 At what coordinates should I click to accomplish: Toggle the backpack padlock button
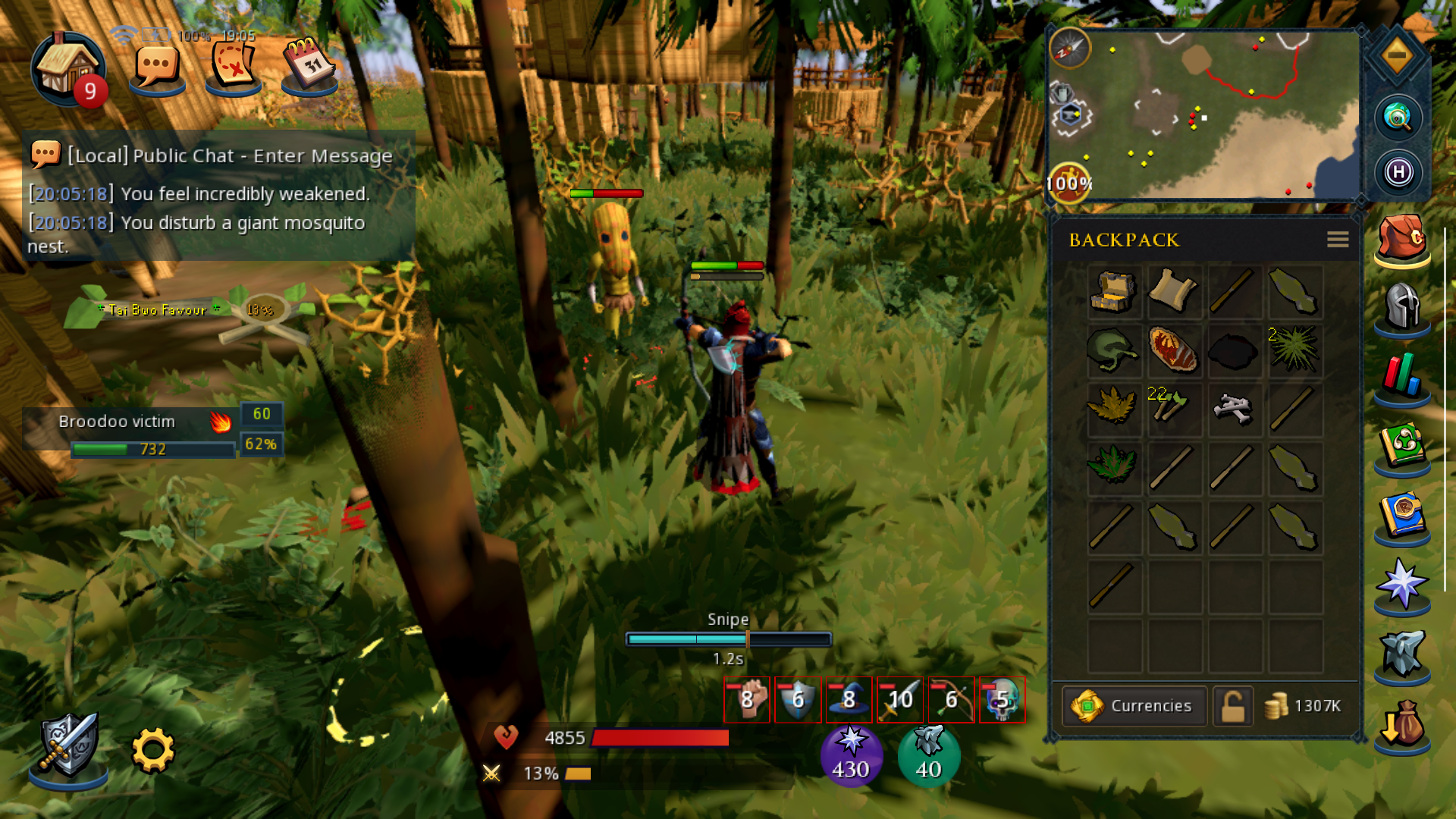point(1232,706)
